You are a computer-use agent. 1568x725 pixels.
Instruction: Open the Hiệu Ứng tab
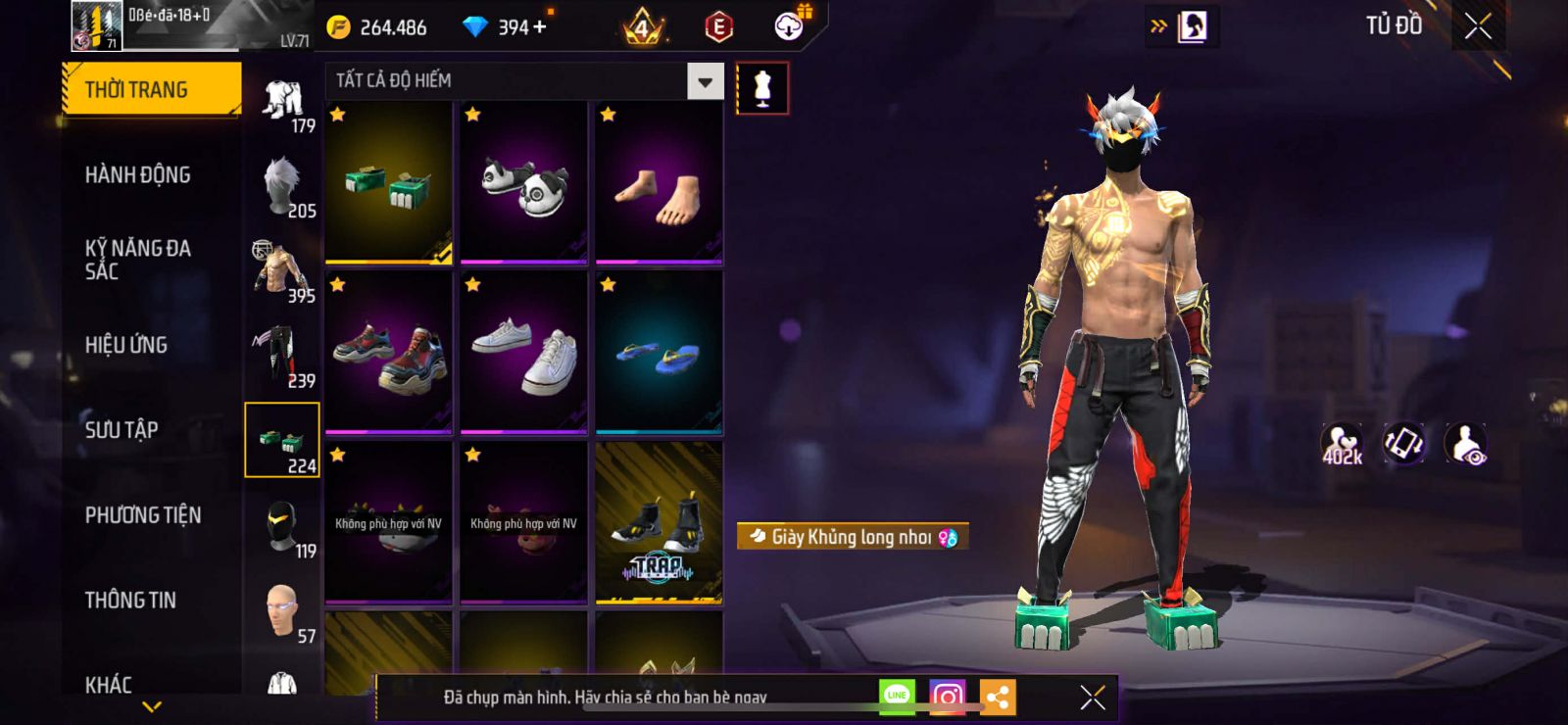(x=125, y=345)
